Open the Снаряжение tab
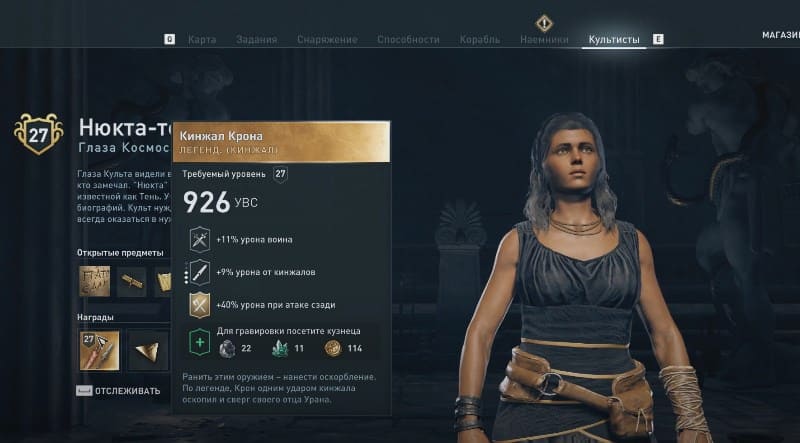The height and width of the screenshot is (443, 800). click(x=327, y=40)
